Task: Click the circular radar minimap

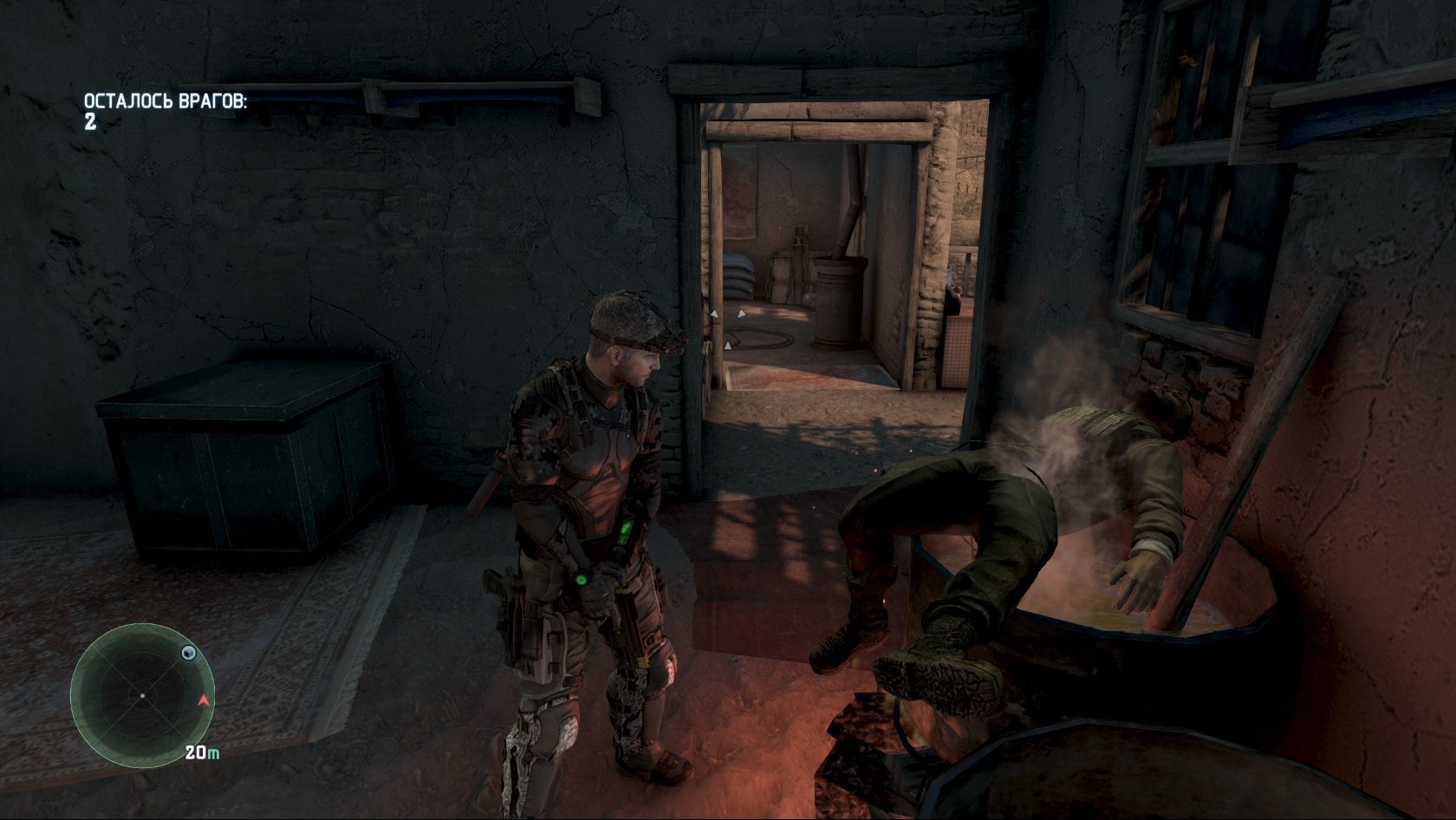Action: [x=142, y=694]
